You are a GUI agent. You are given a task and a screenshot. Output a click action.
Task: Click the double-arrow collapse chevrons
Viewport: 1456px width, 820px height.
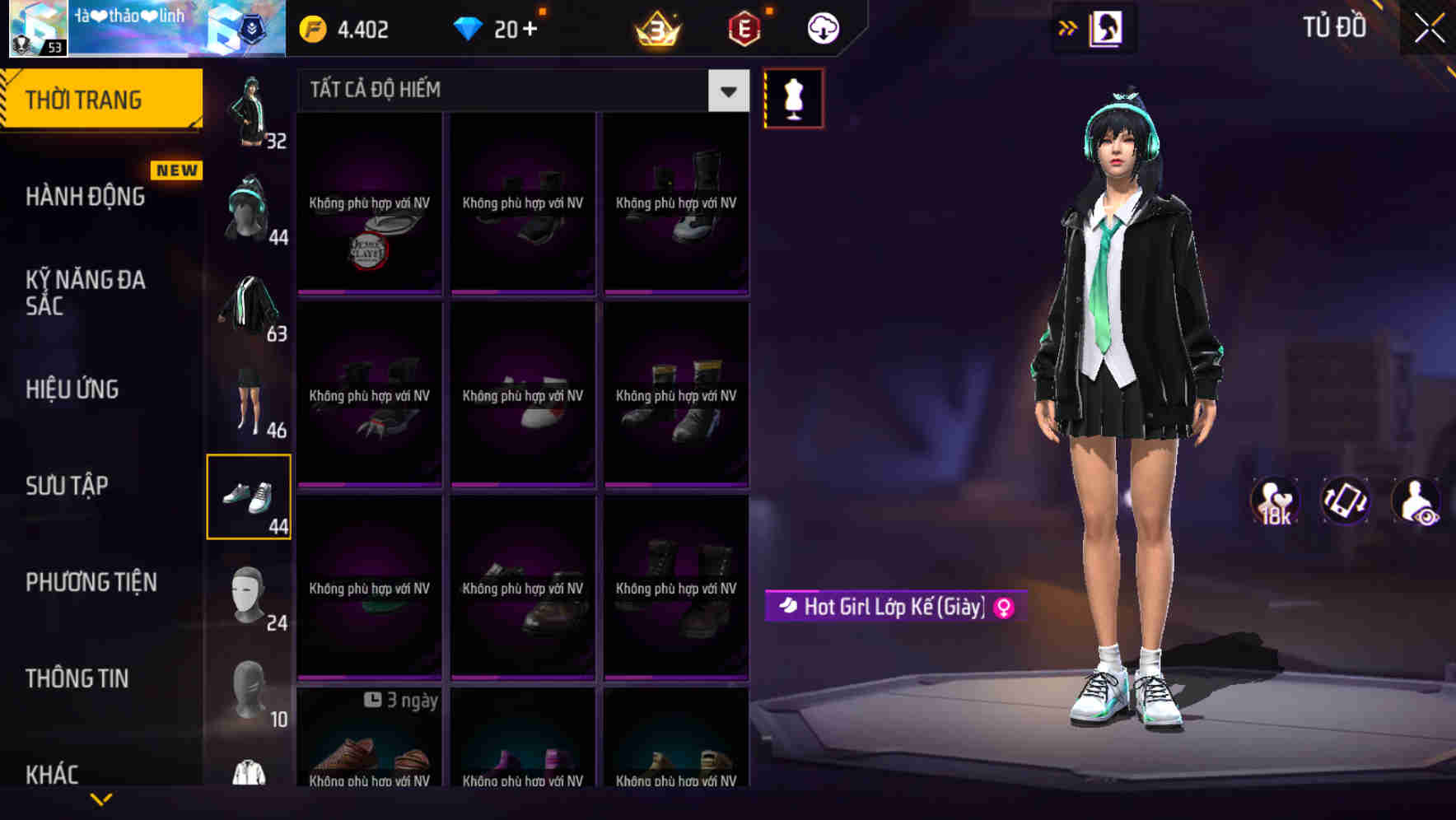coord(1068,27)
